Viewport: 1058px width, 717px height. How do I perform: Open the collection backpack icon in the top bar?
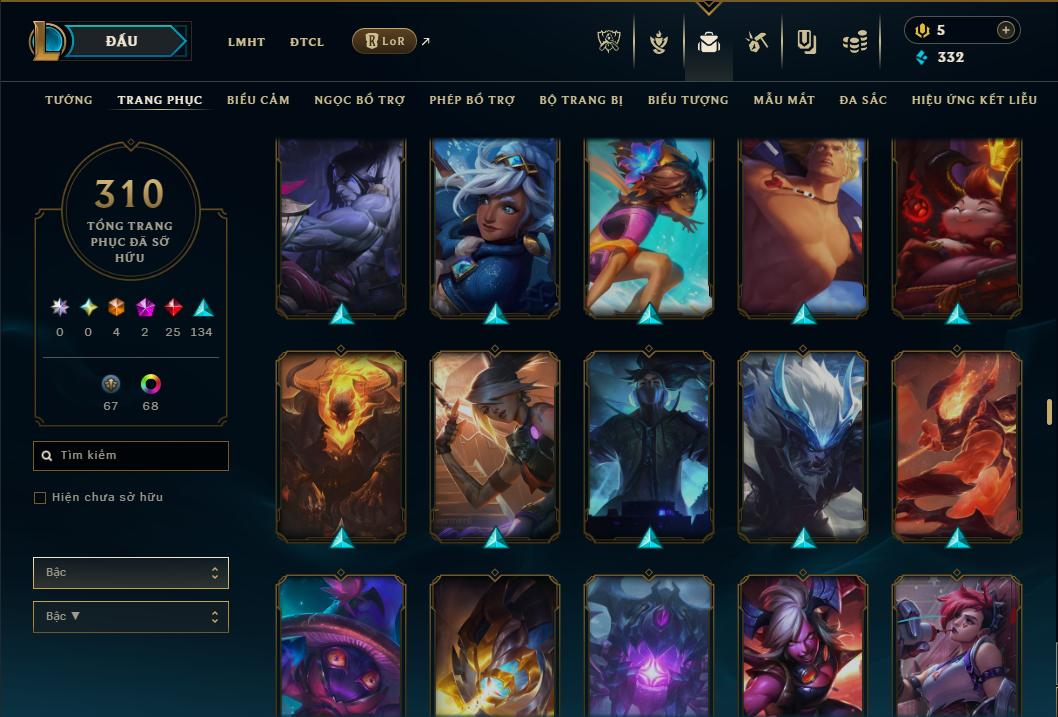709,43
